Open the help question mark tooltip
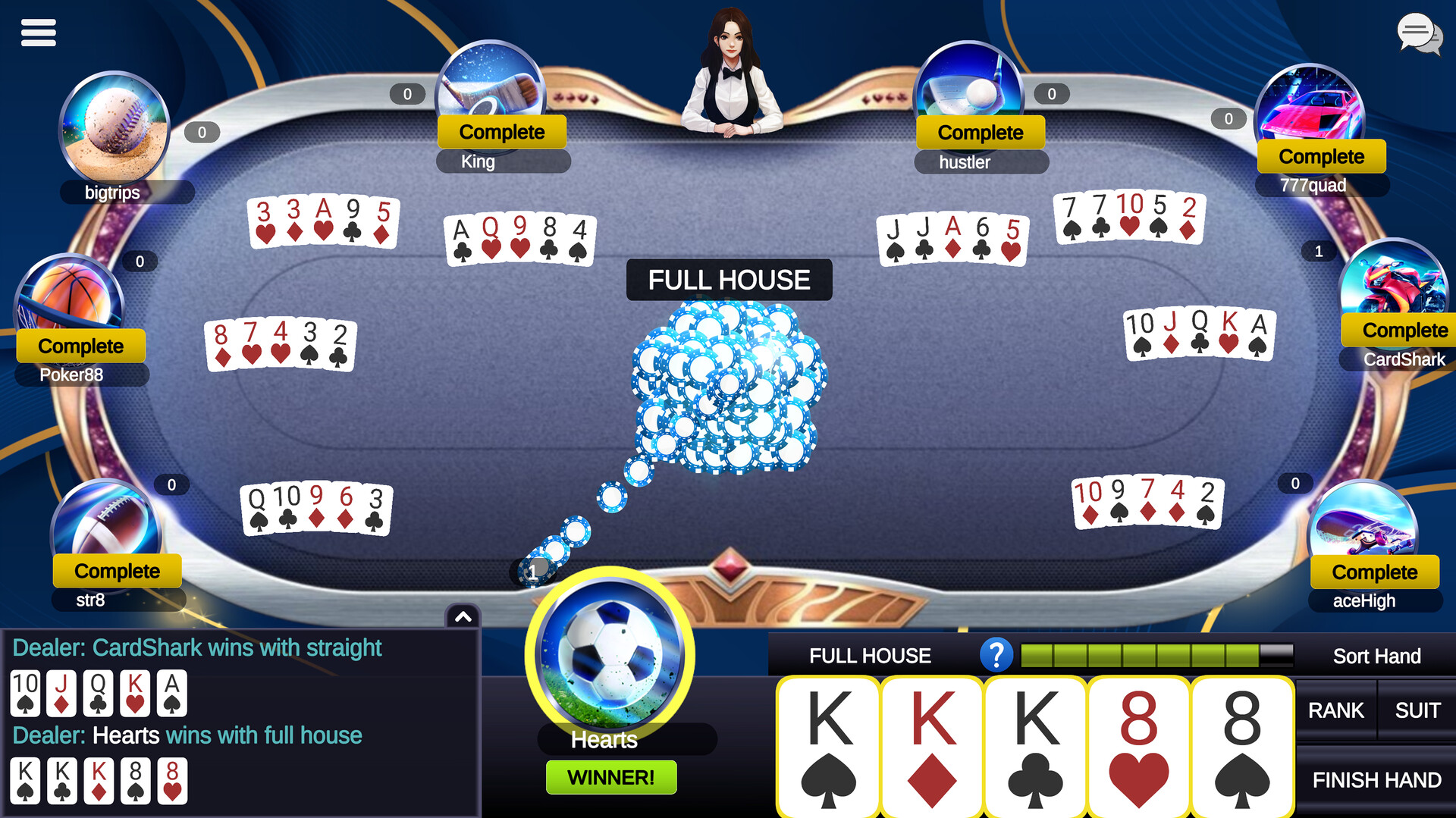 tap(997, 655)
